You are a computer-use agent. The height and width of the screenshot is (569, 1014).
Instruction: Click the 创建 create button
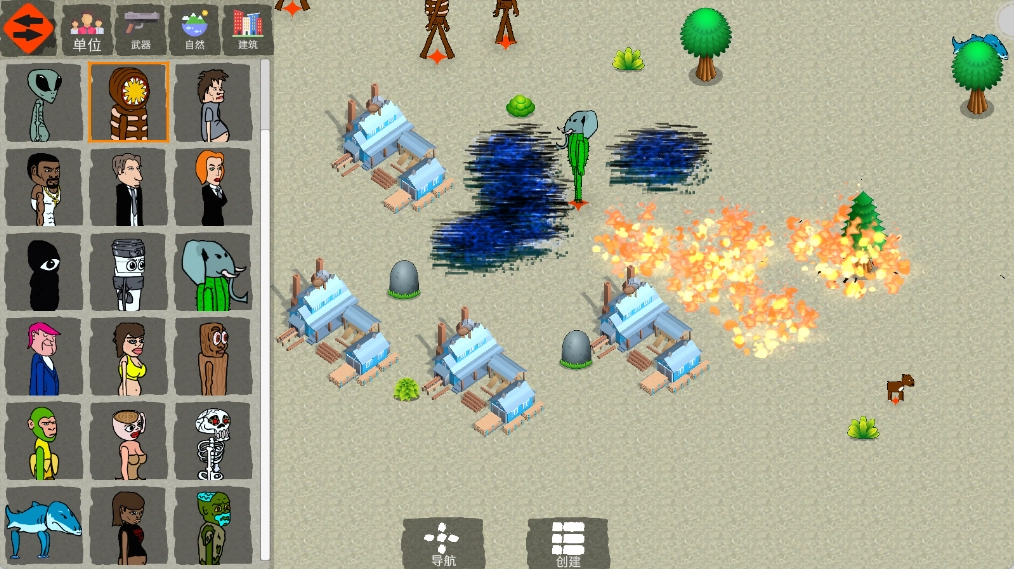coord(568,543)
